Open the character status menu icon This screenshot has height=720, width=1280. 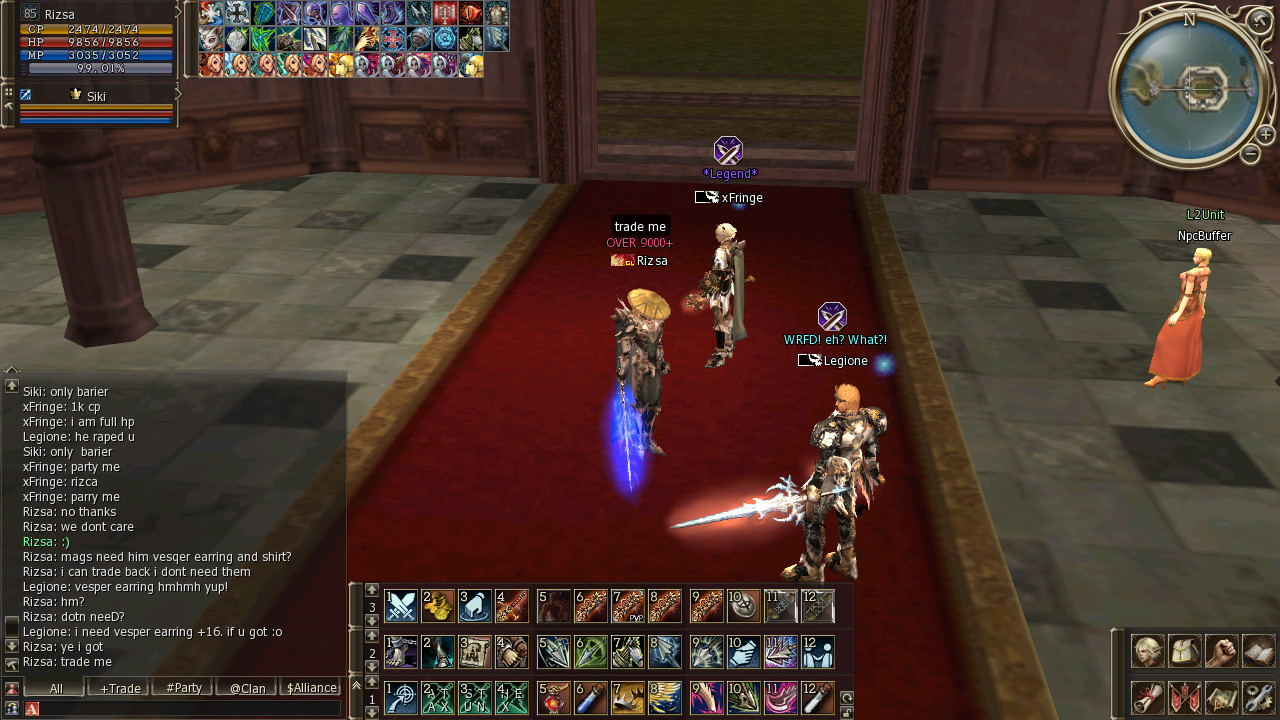pos(1147,651)
